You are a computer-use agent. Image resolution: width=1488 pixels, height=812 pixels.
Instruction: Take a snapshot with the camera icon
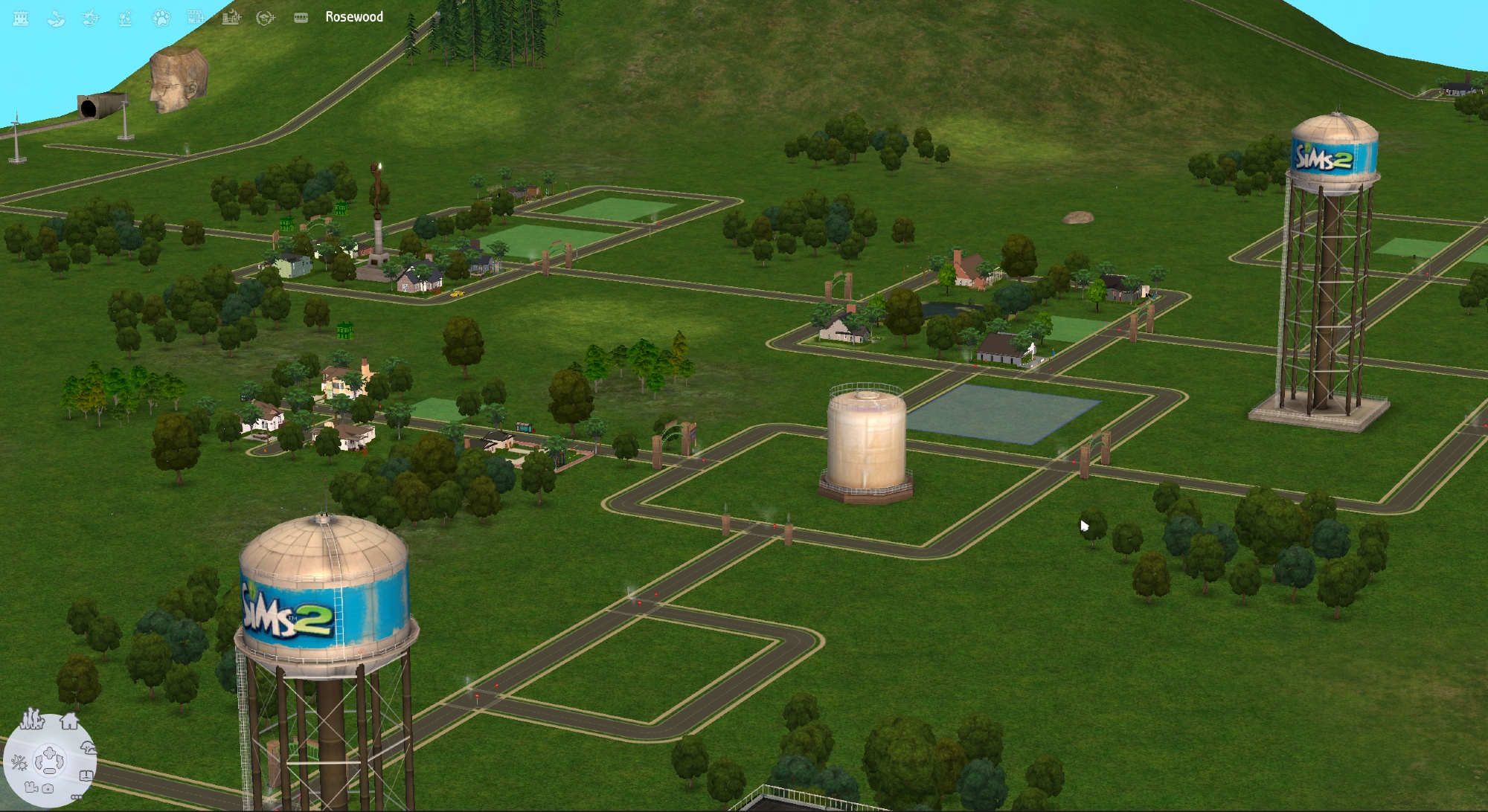coord(48,788)
